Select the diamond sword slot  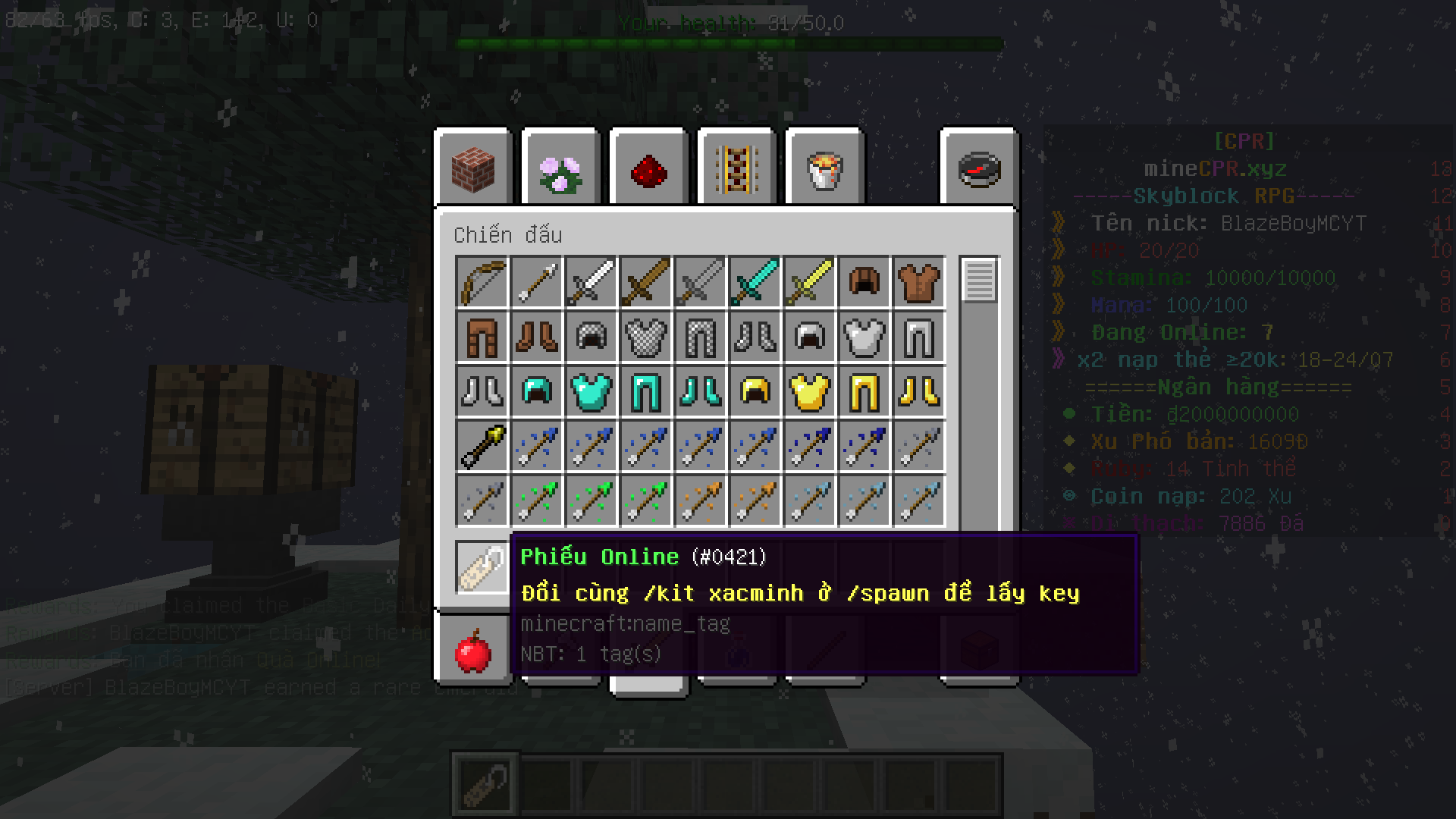coord(755,282)
